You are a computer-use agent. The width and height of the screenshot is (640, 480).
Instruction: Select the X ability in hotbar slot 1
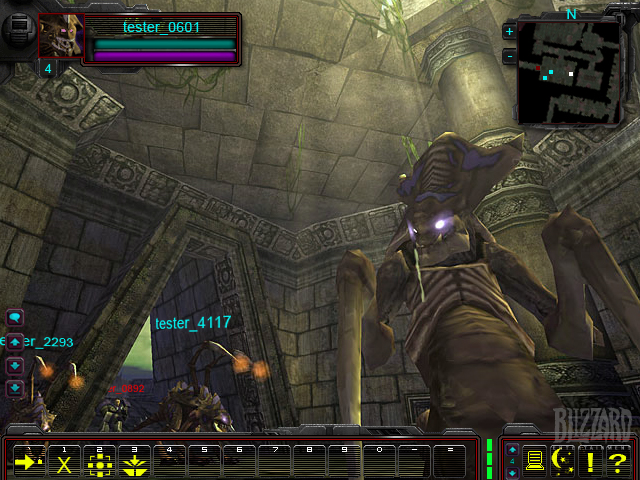[64, 462]
